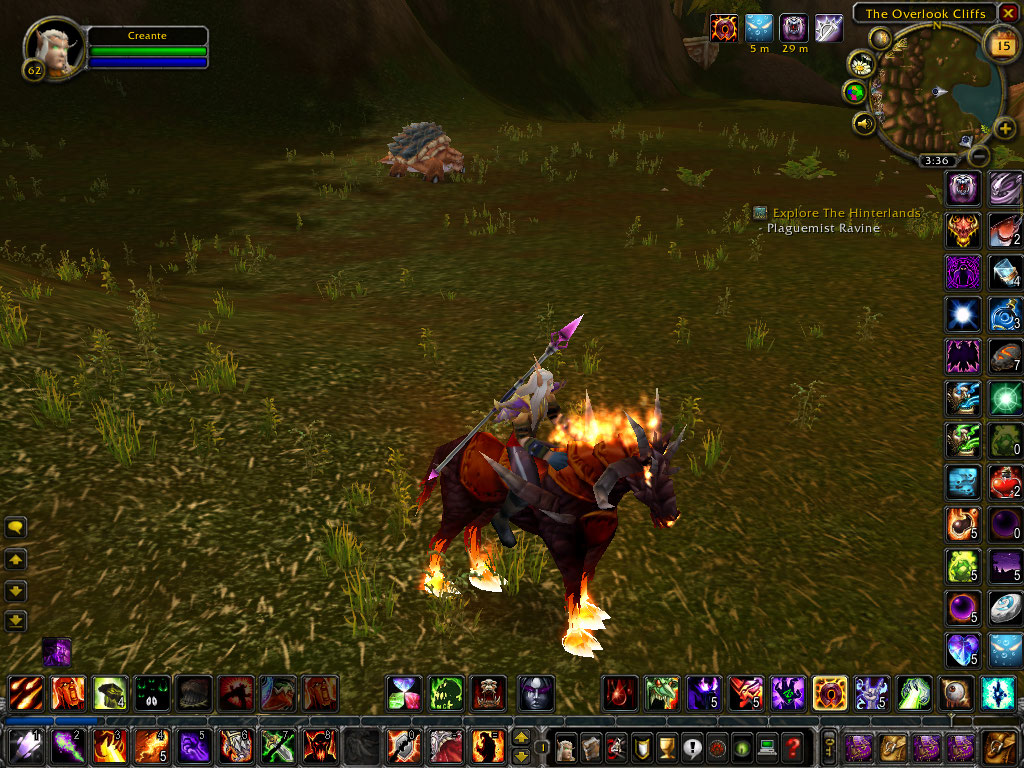Screen dimensions: 1024x768
Task: Close the minimap with the X button
Action: coord(1008,13)
